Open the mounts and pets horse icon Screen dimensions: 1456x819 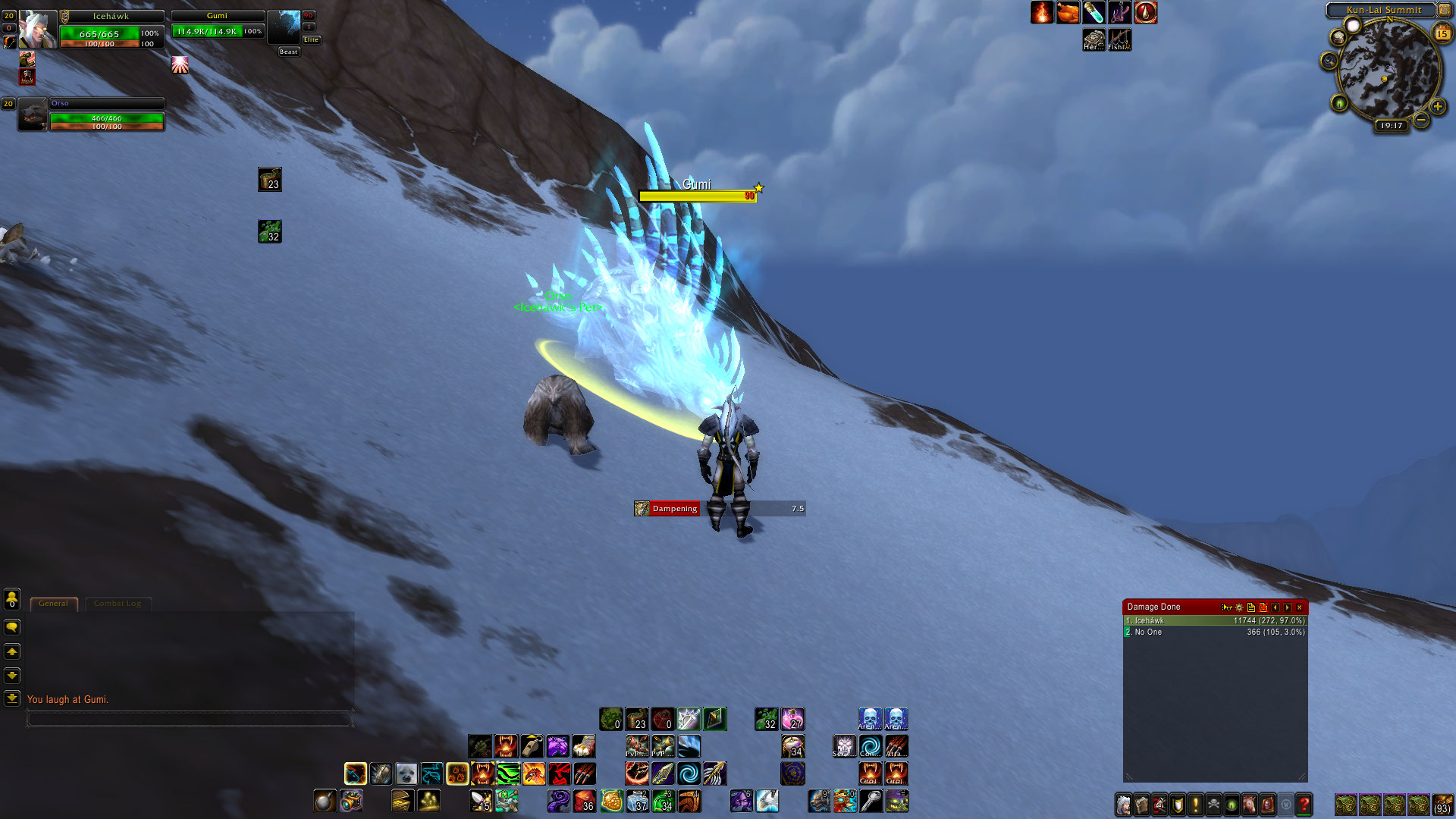point(1249,804)
